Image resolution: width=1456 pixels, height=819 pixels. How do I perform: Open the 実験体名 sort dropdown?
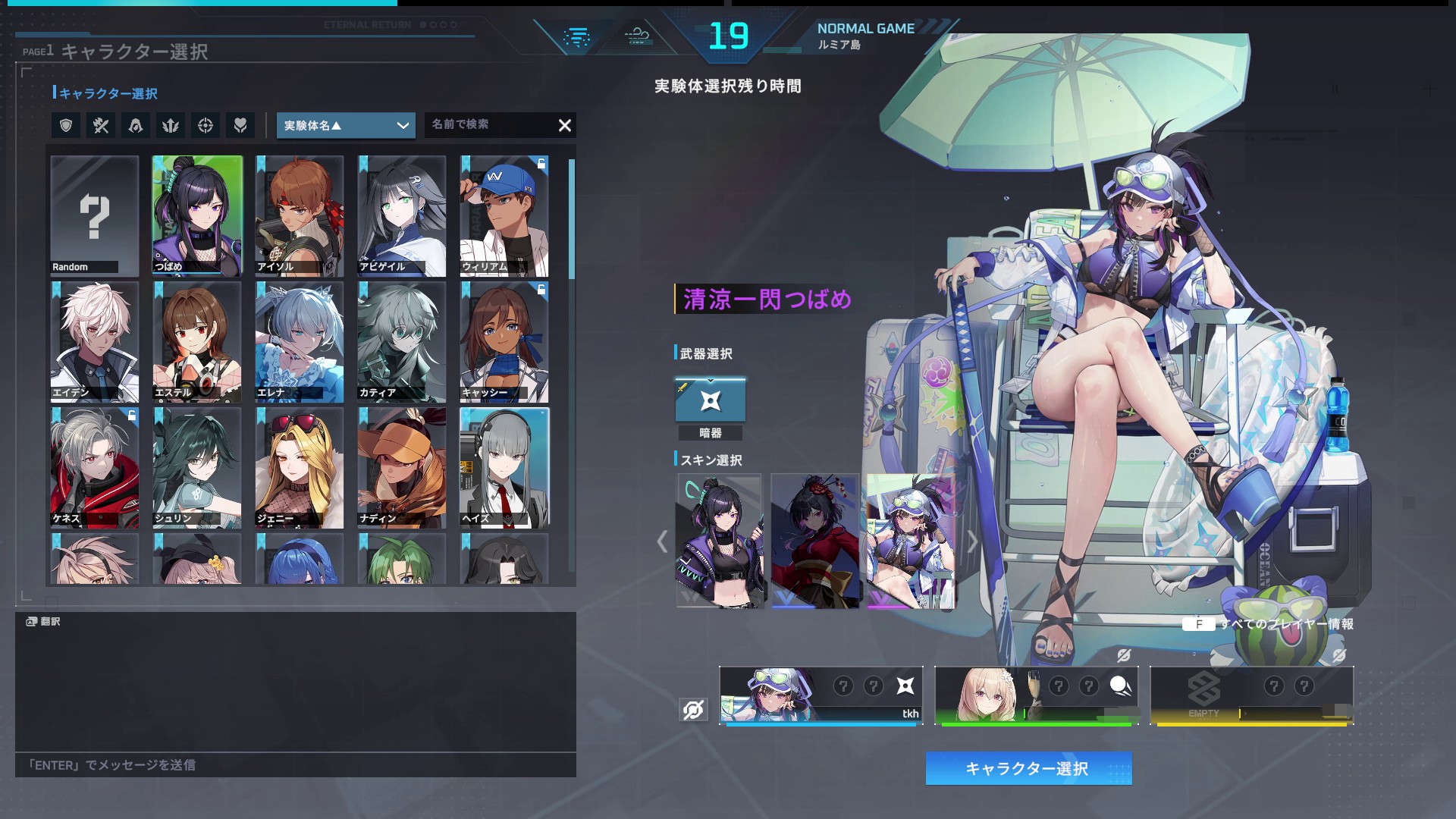(x=346, y=125)
